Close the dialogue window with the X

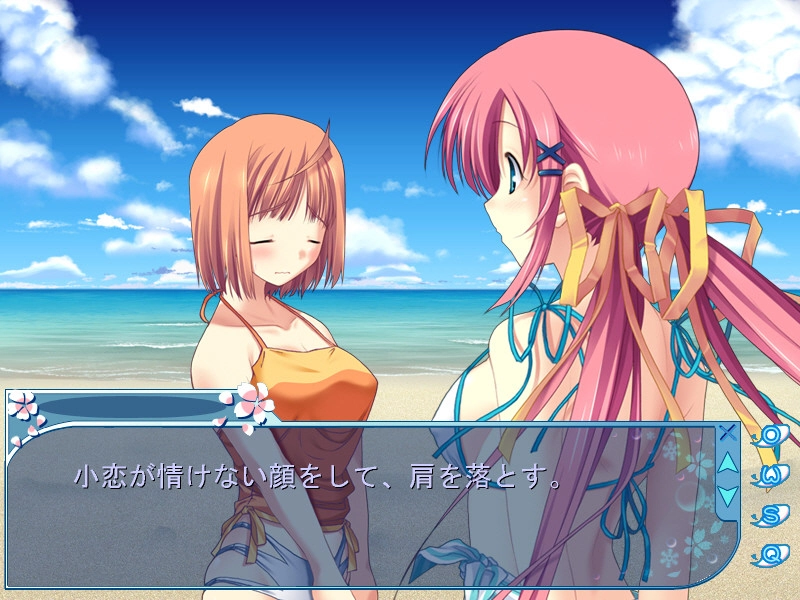tap(727, 434)
